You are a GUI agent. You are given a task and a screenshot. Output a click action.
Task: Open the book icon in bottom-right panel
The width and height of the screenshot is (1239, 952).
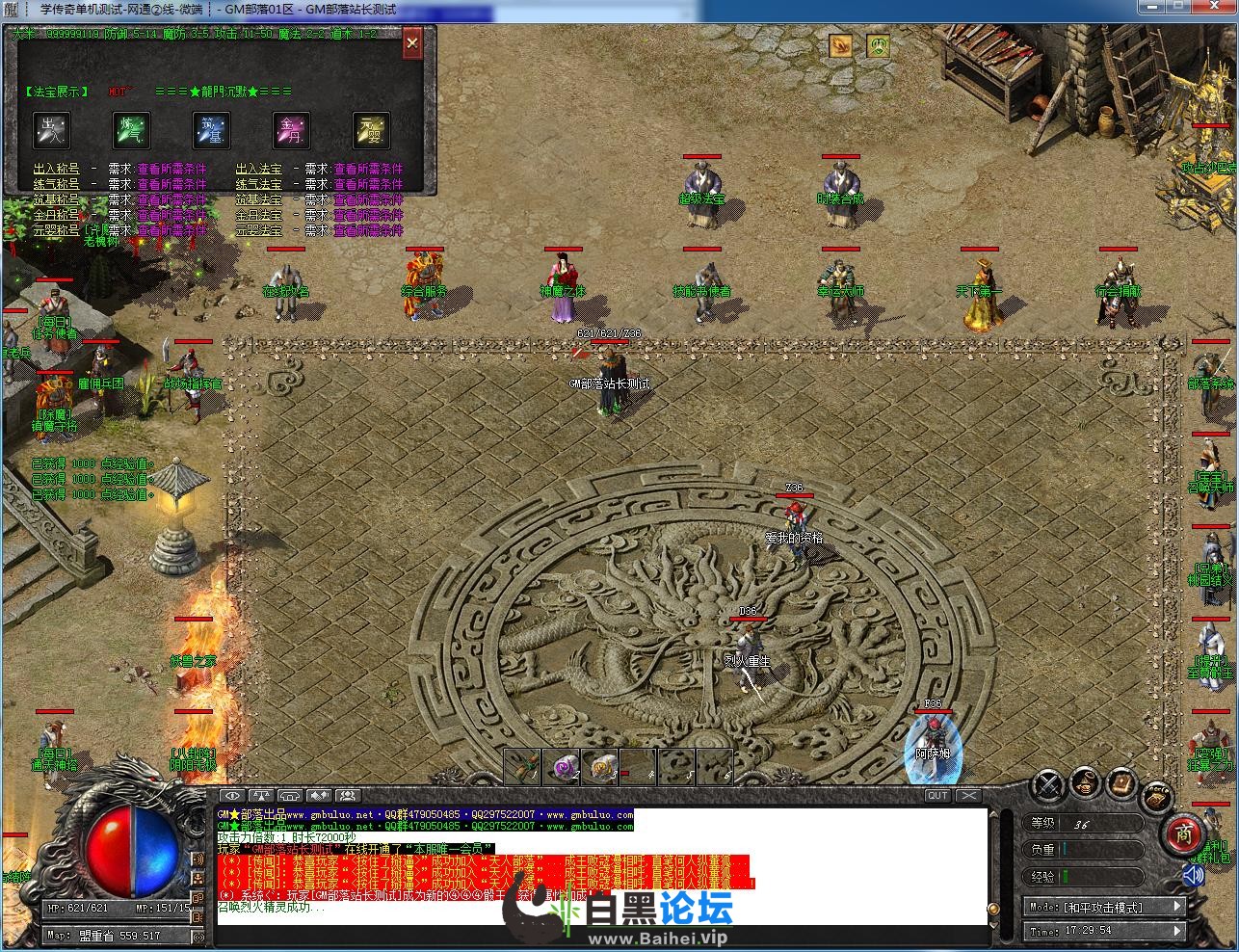click(x=1120, y=782)
